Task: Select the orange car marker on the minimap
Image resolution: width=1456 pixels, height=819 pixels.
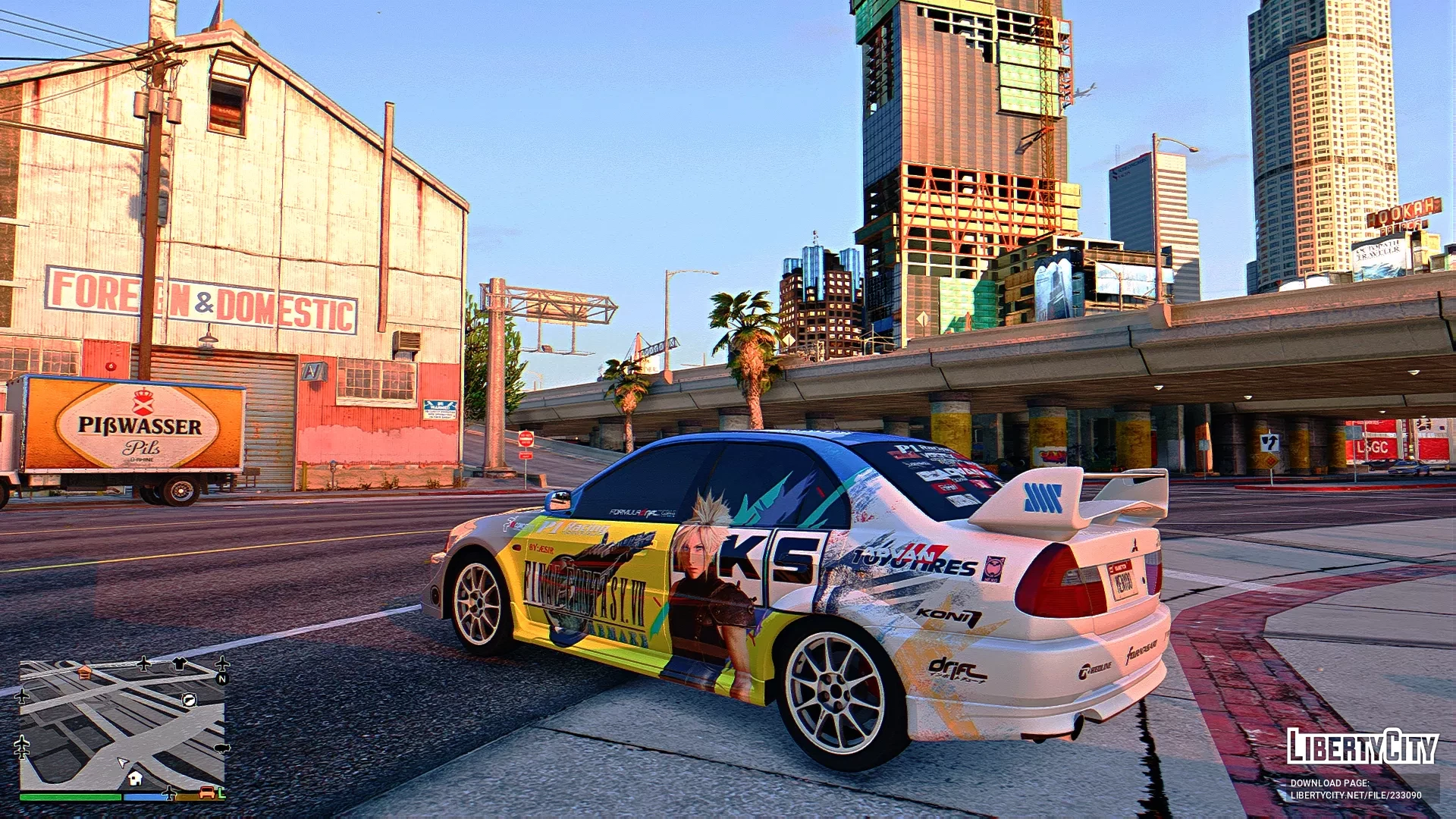Action: (206, 793)
